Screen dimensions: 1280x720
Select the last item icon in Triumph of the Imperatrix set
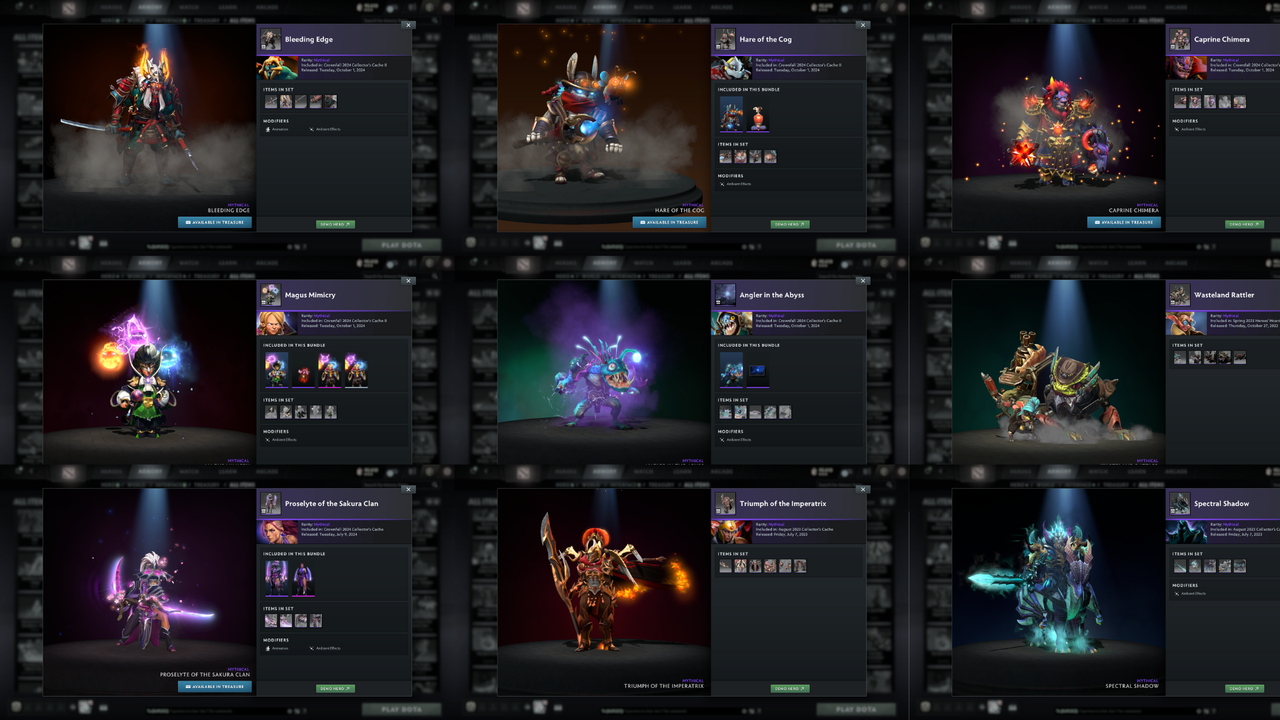point(799,565)
